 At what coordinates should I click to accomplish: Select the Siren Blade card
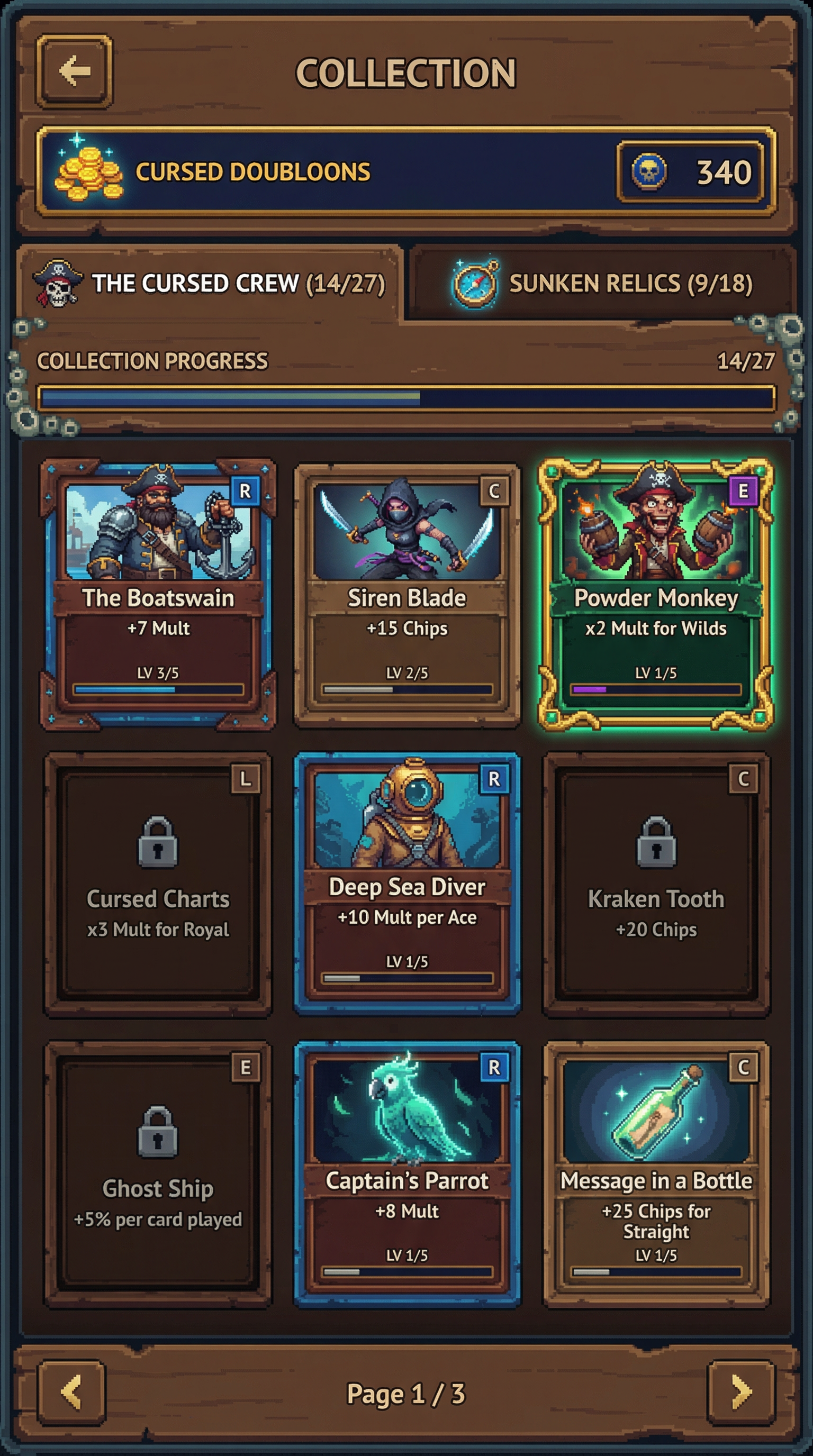406,594
